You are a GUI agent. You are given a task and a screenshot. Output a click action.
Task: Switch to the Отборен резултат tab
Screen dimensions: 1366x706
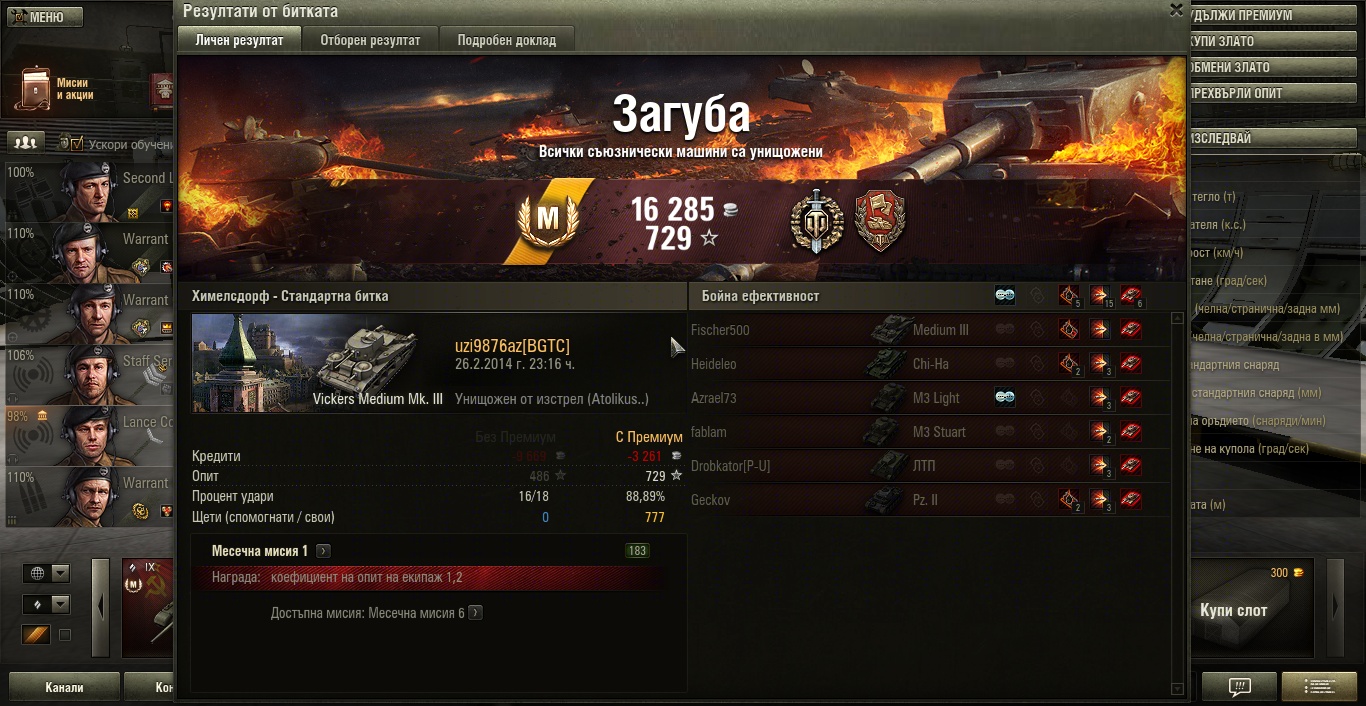pyautogui.click(x=369, y=40)
